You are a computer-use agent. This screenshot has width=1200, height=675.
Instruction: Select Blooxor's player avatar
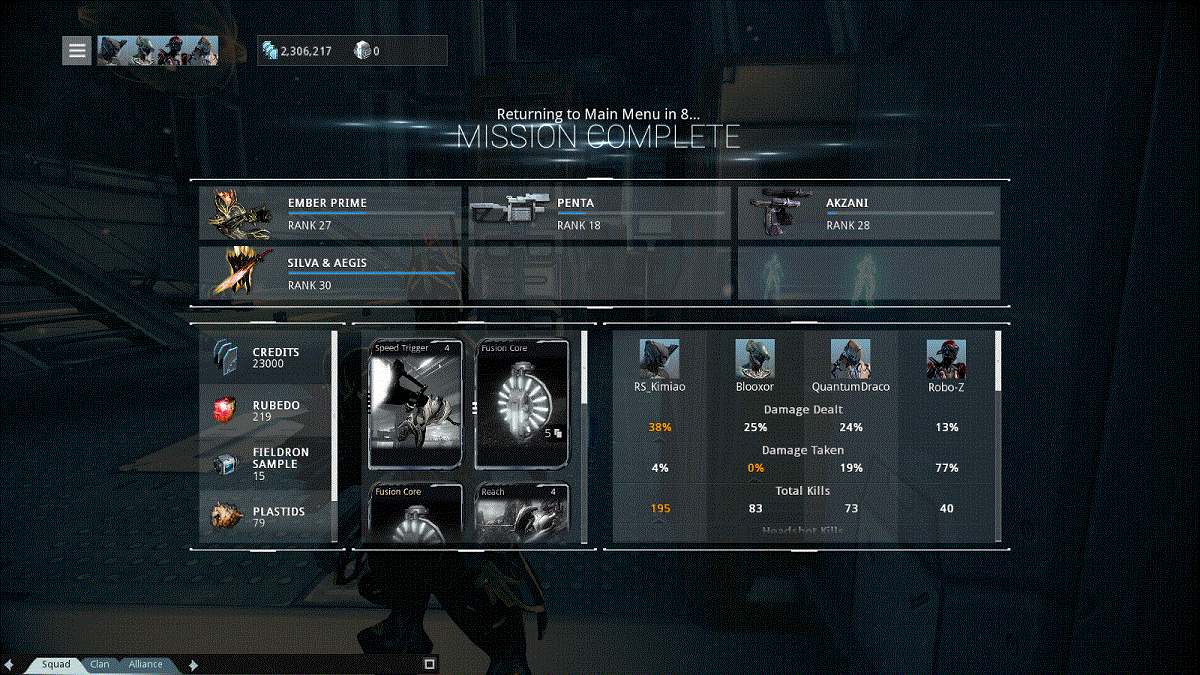click(755, 359)
